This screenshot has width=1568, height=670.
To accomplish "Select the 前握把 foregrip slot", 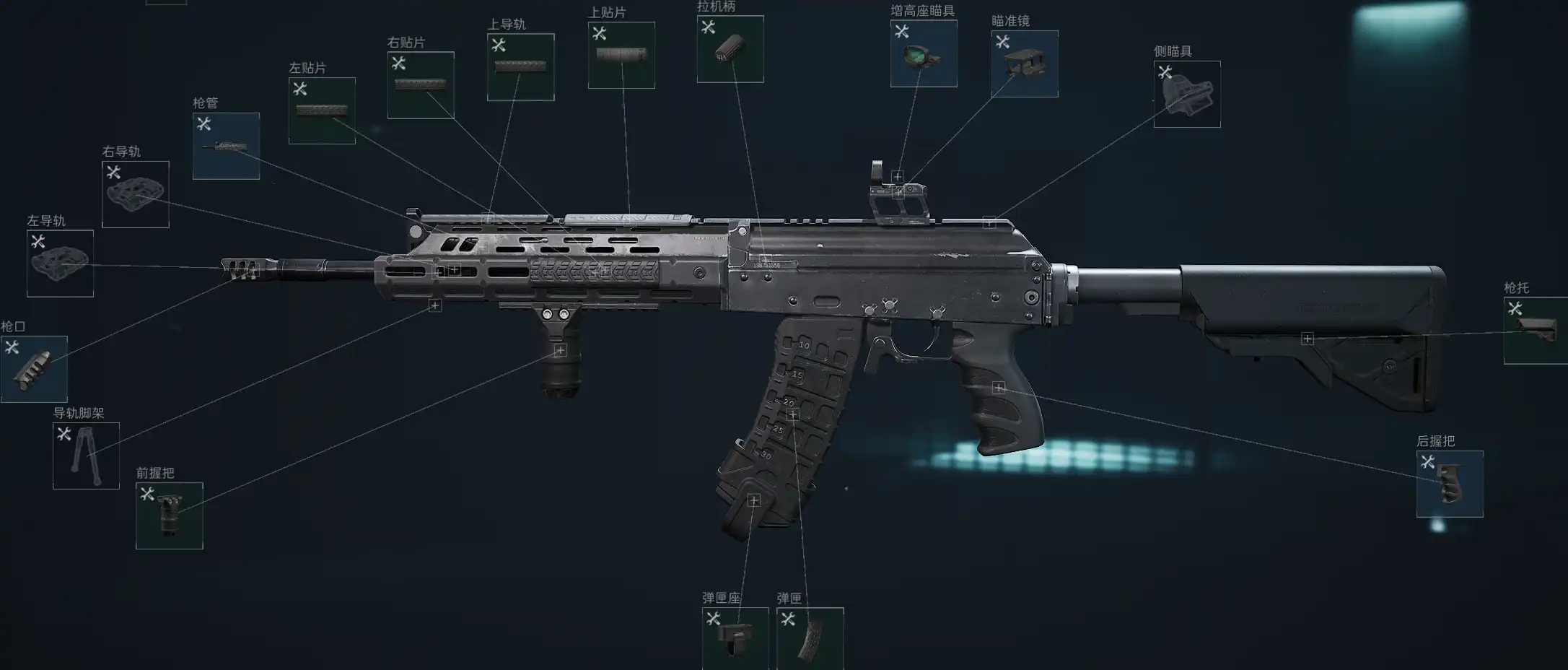I will [x=170, y=515].
